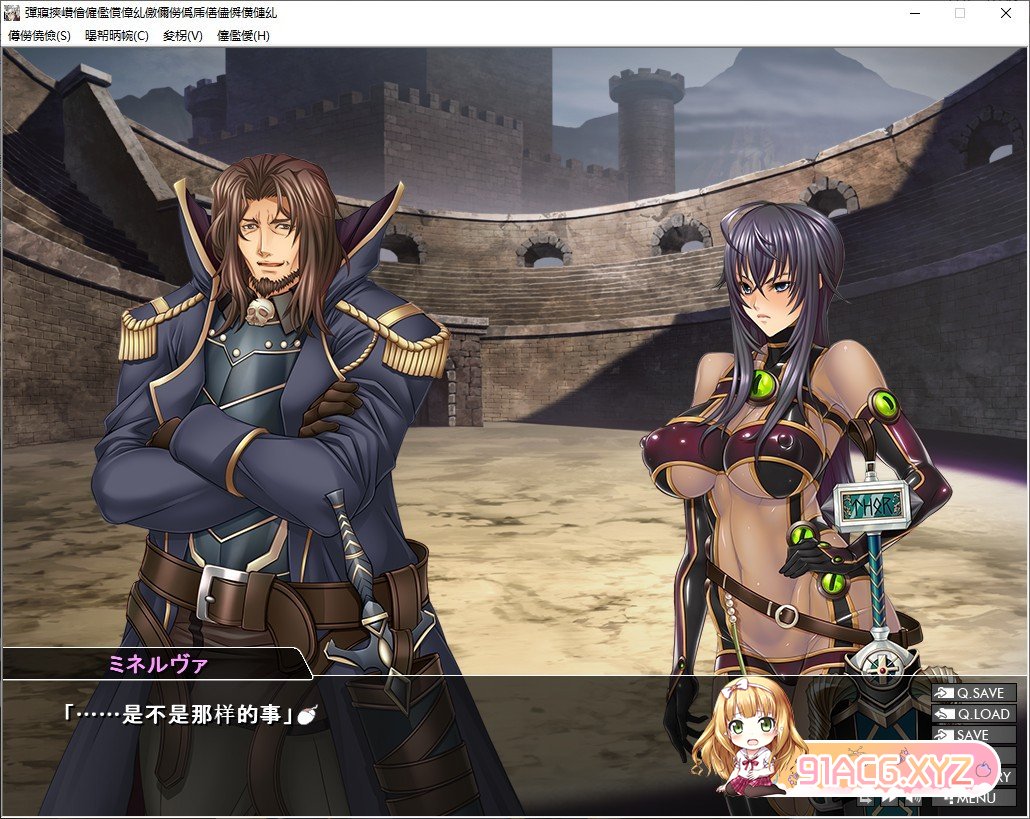Close the game window
This screenshot has width=1030, height=819.
[x=1005, y=13]
